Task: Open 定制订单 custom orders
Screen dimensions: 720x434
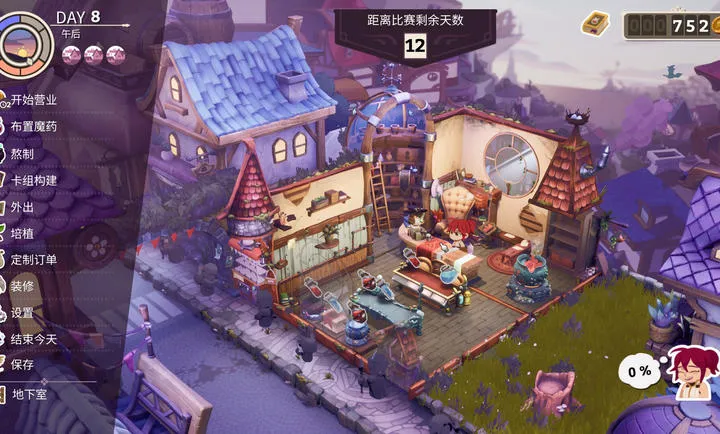Action: 33,260
